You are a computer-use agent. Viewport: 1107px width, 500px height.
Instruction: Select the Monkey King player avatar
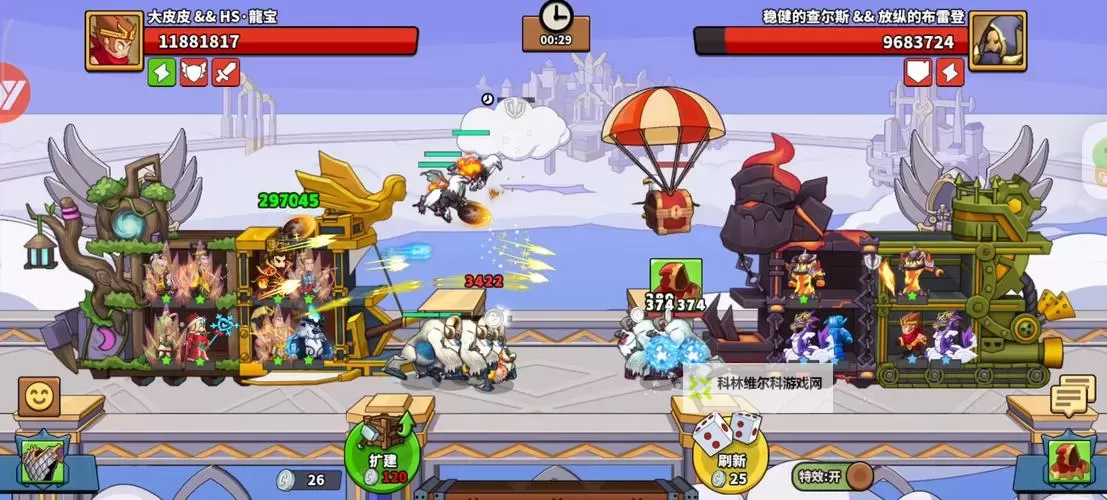pyautogui.click(x=114, y=41)
